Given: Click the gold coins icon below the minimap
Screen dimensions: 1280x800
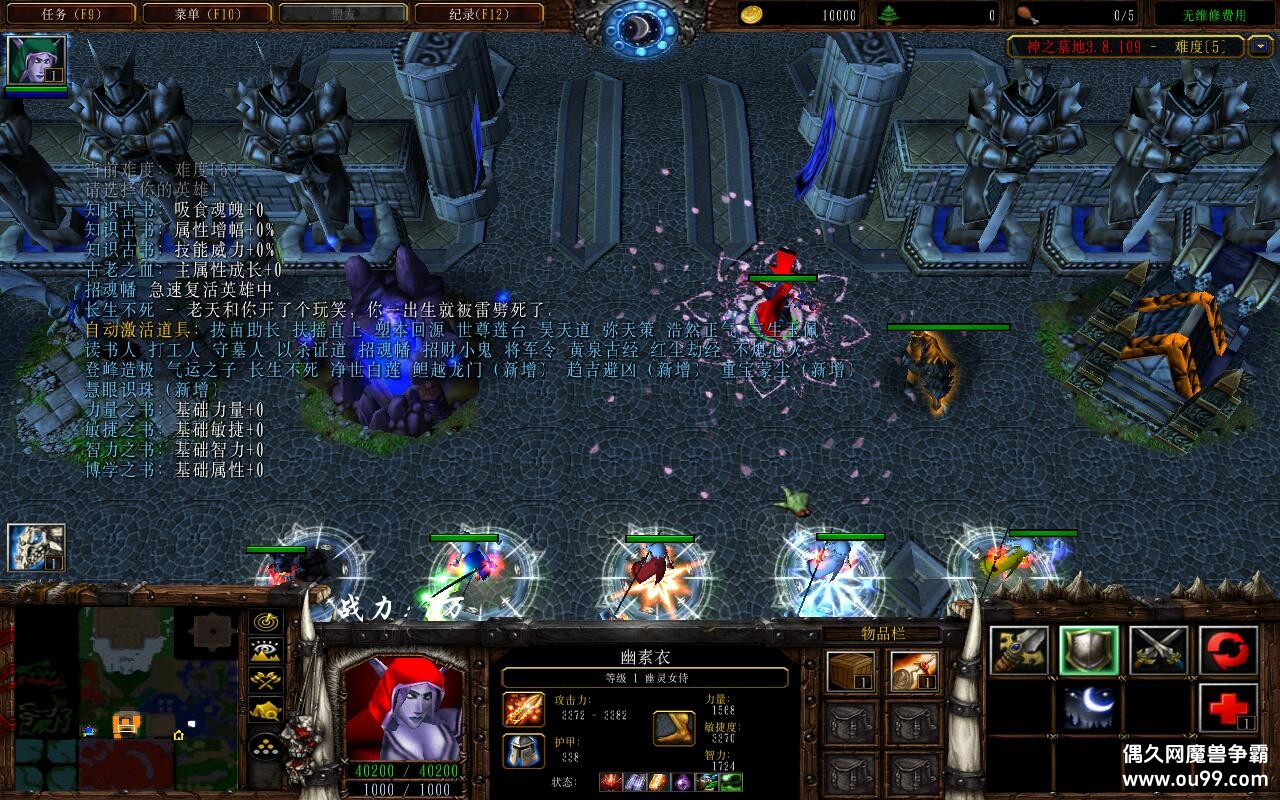Looking at the screenshot, I should coord(264,748).
